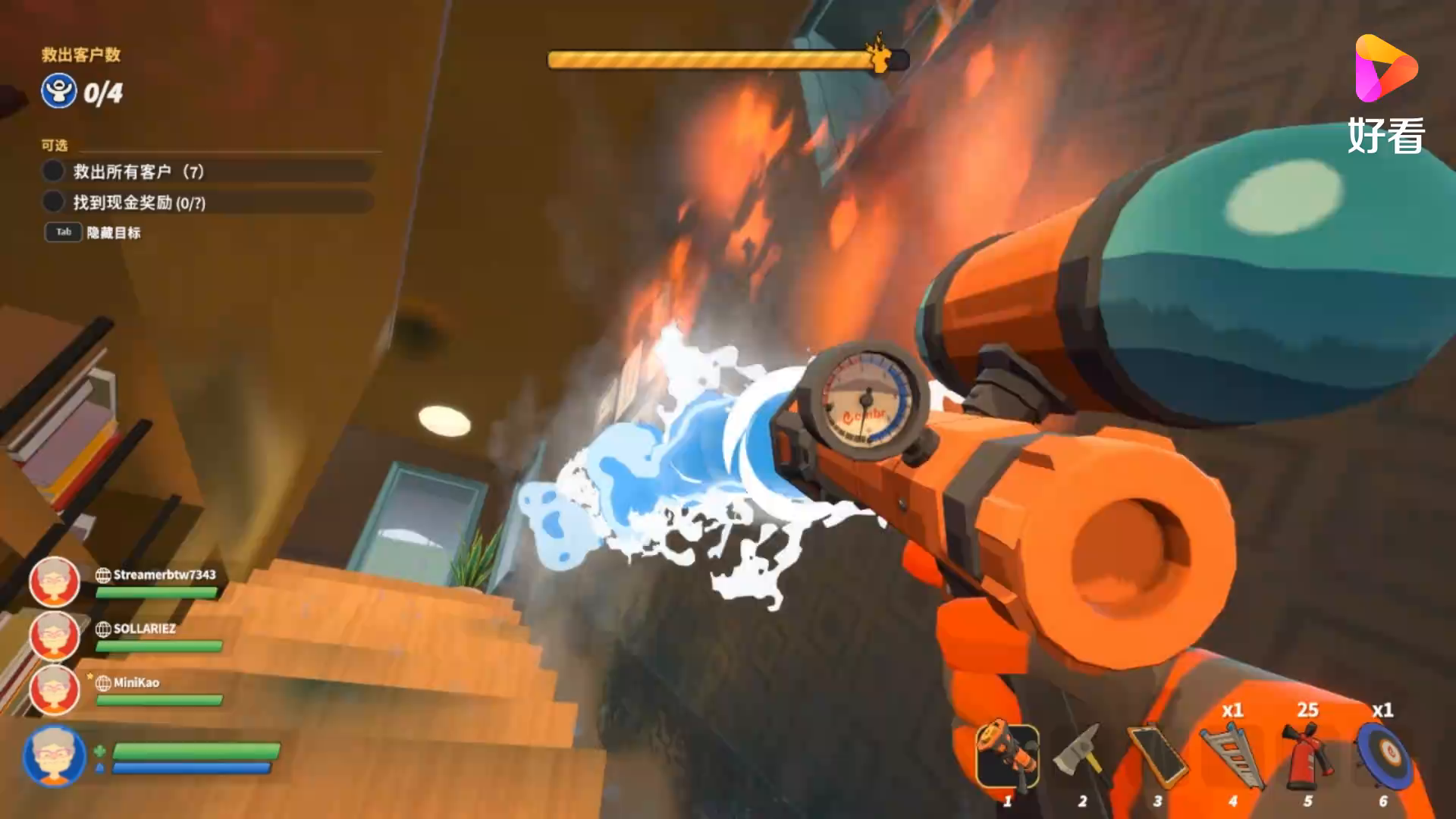Click SOLLARIEZ's teammate portrait
The image size is (1456, 819).
pos(54,636)
